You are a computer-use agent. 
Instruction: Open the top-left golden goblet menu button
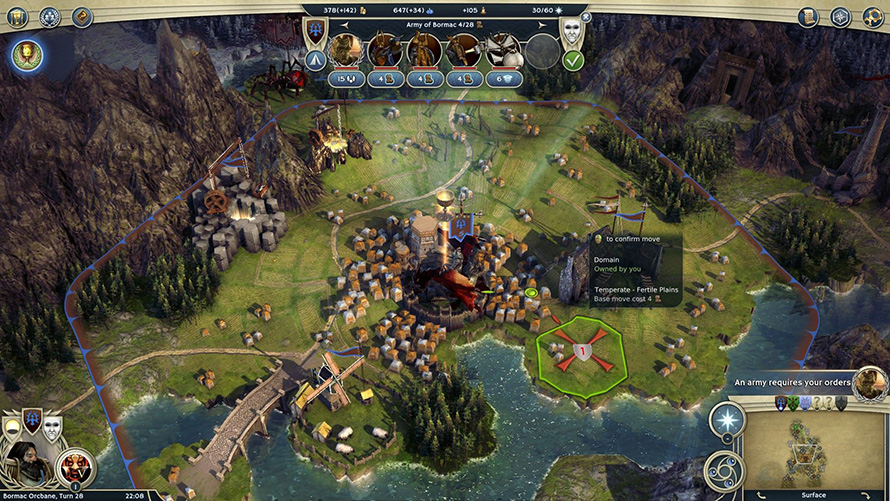[x=17, y=16]
